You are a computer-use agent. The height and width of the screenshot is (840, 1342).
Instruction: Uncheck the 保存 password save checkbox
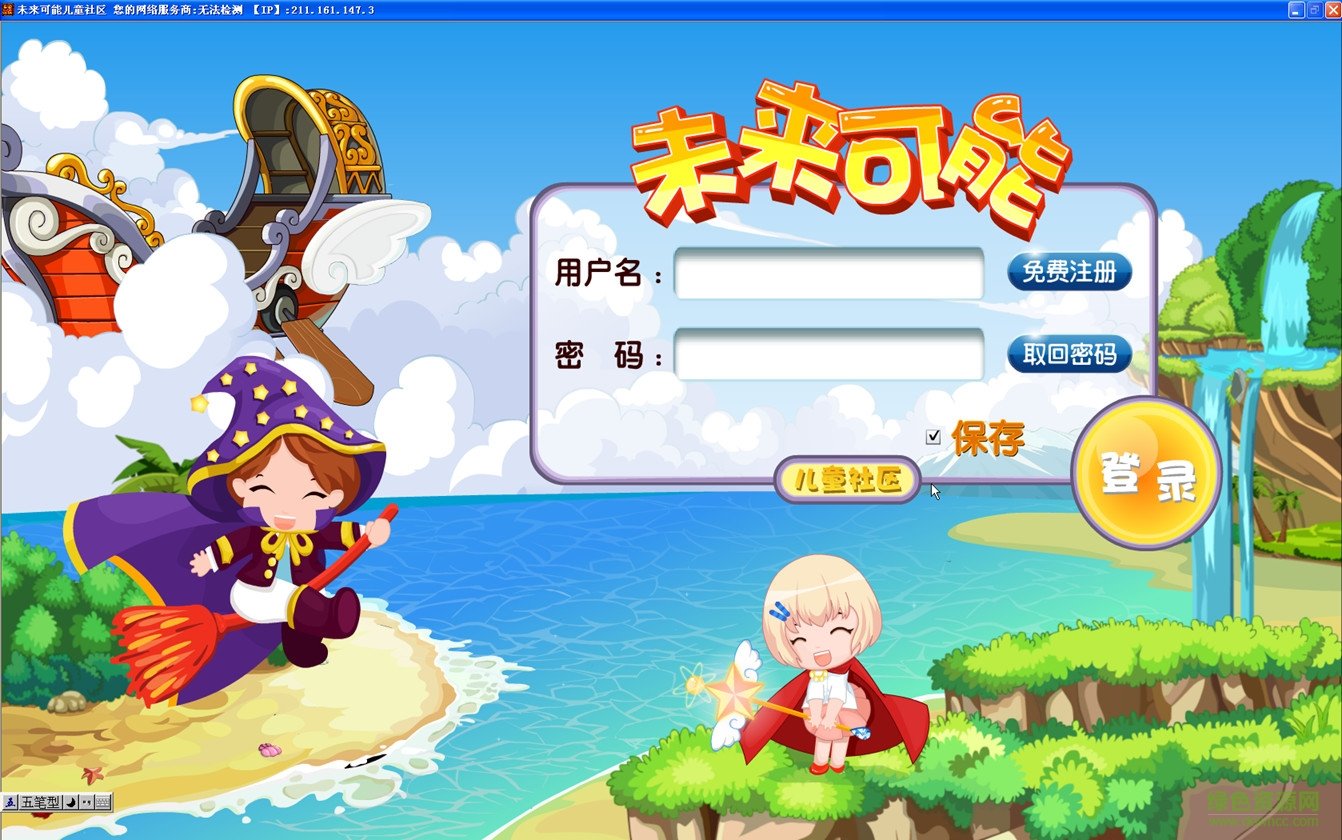[x=935, y=436]
